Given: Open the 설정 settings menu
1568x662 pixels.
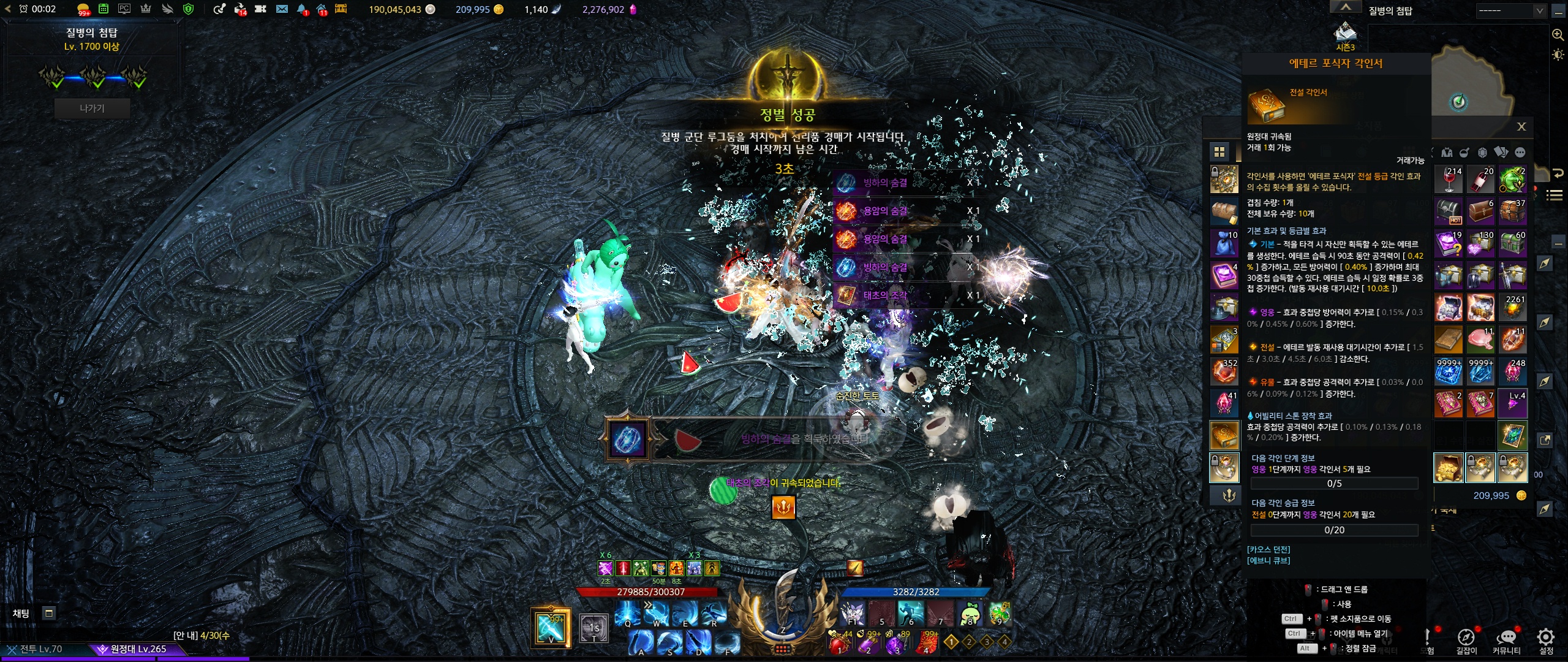Looking at the screenshot, I should click(x=1546, y=639).
